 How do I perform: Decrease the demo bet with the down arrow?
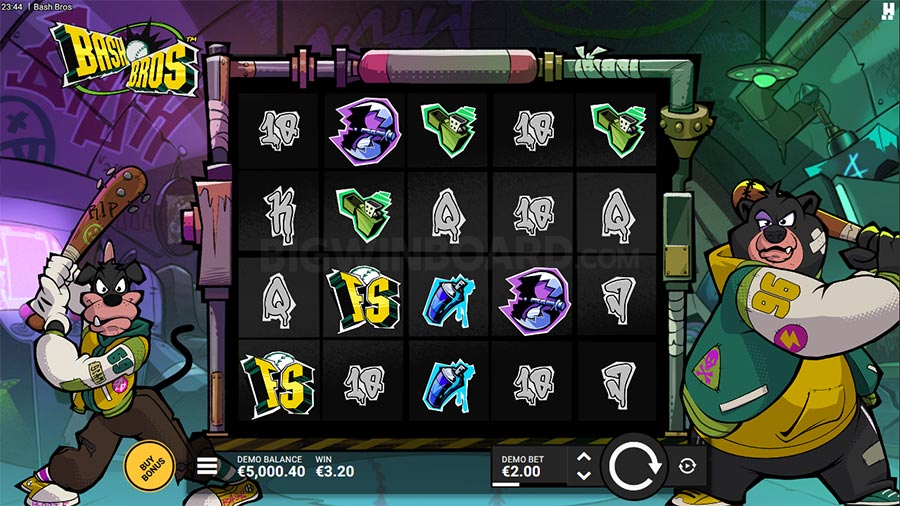[x=585, y=474]
